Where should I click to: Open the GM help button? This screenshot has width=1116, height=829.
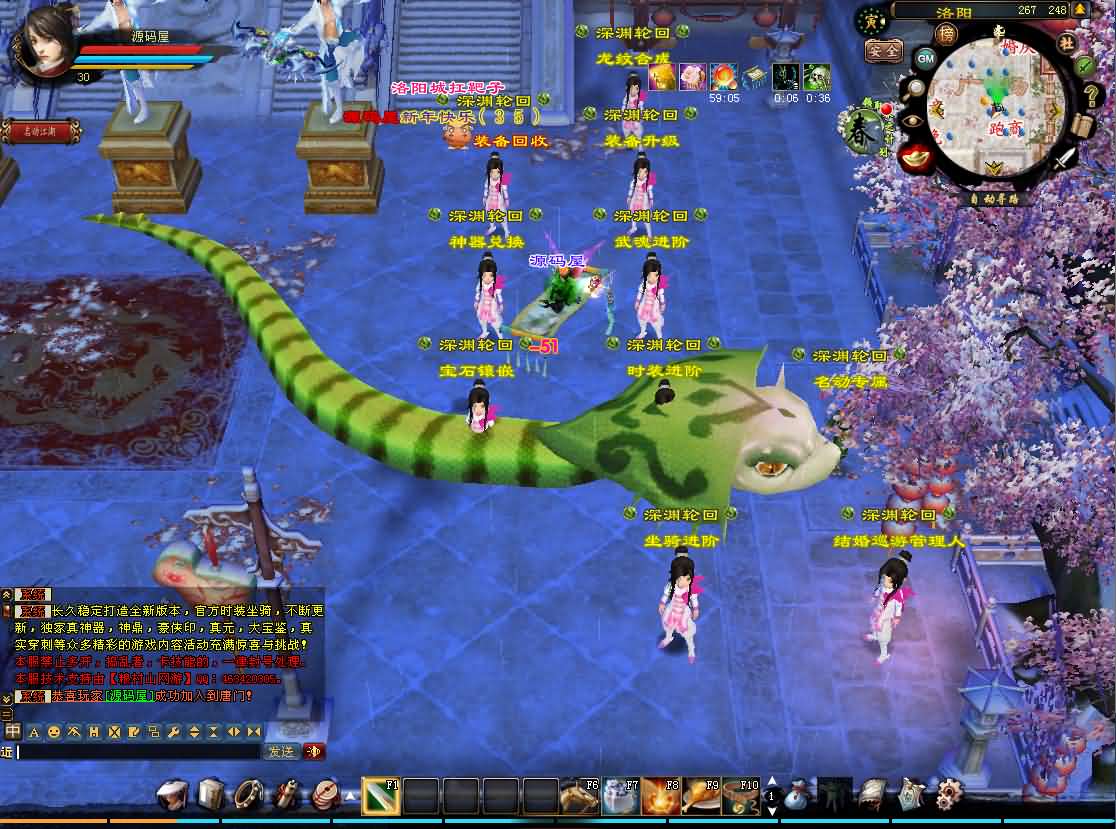tap(925, 57)
